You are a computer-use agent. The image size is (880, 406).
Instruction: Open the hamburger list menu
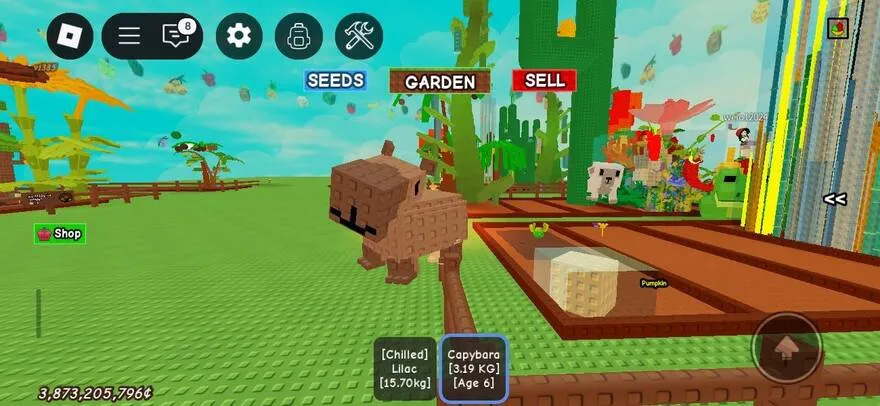point(129,36)
